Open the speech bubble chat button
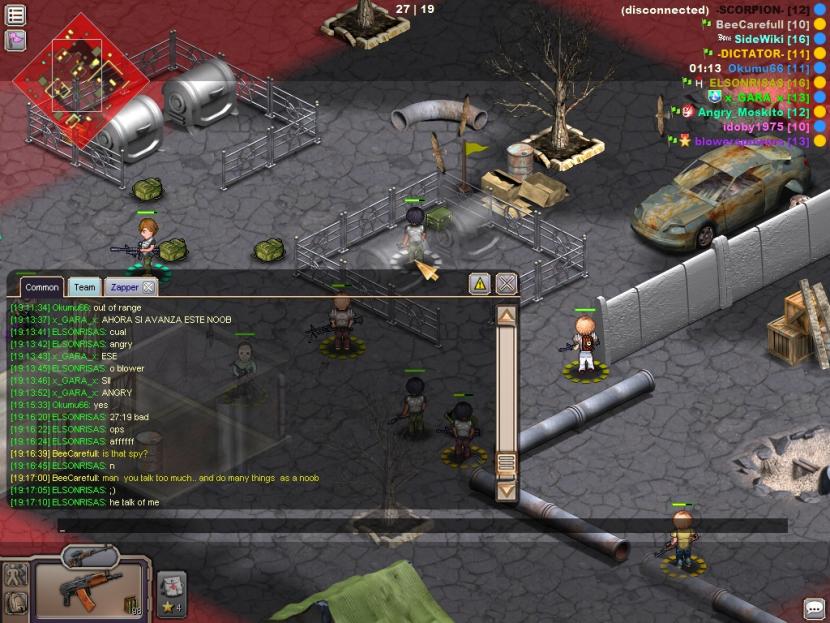This screenshot has height=623, width=830. 814,608
